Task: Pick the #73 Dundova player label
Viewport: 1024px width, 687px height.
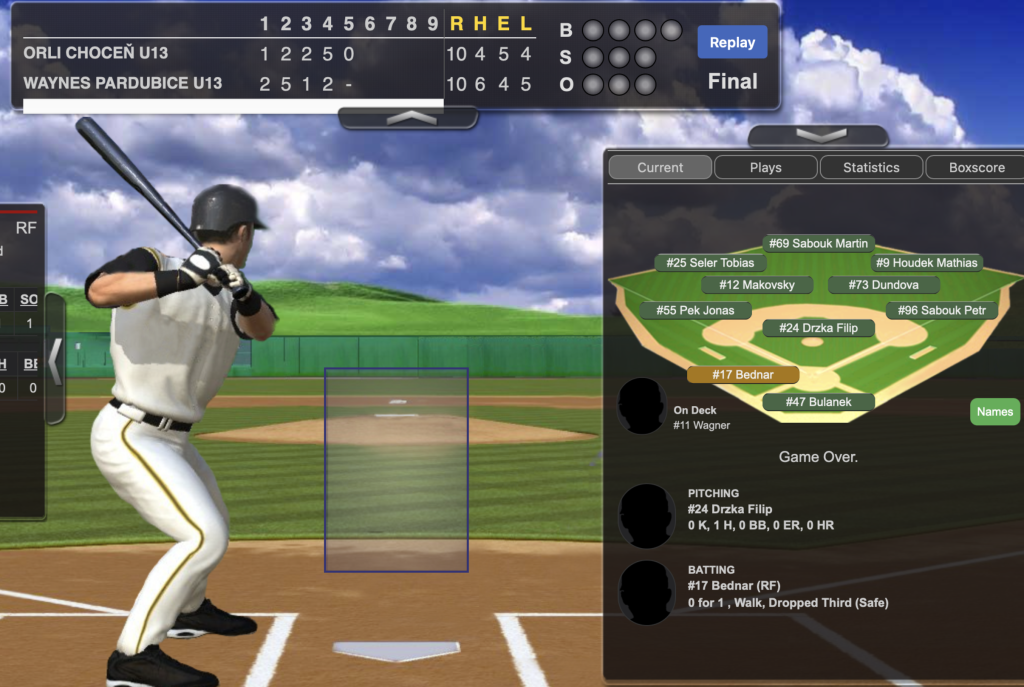Action: point(883,285)
